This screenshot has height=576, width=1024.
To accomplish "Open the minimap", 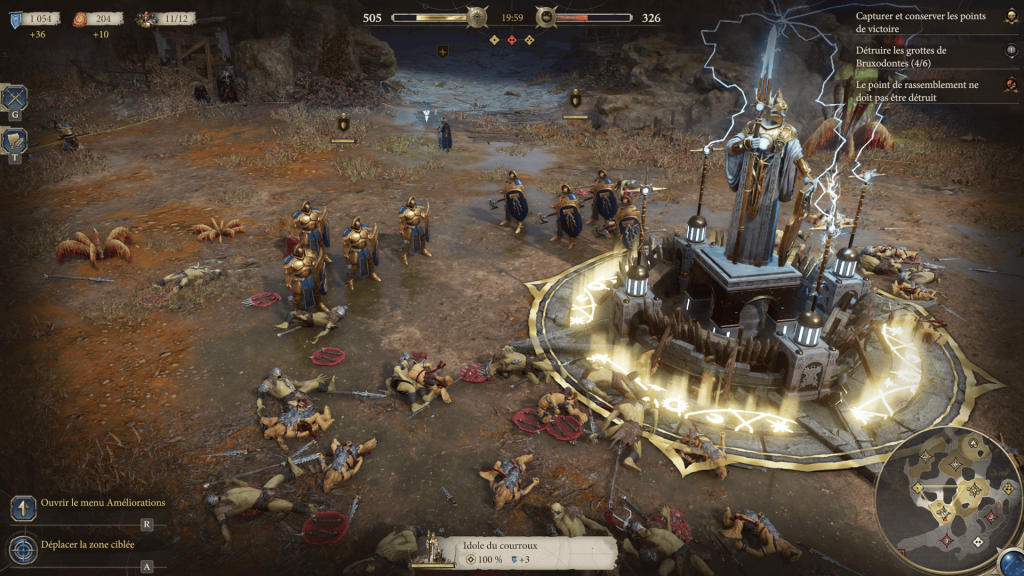I will coord(946,496).
